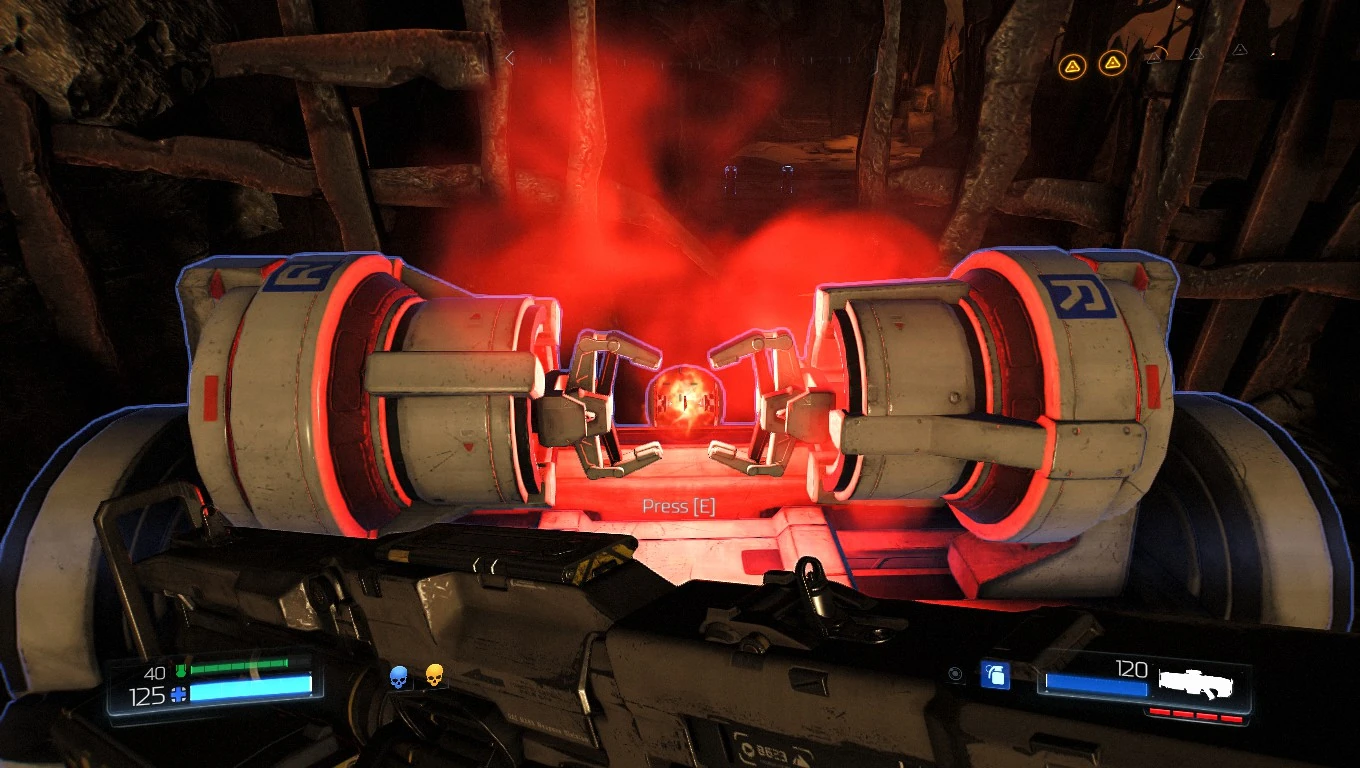Click the ammo count showing 120
Viewport: 1360px width, 768px height.
coord(1132,668)
